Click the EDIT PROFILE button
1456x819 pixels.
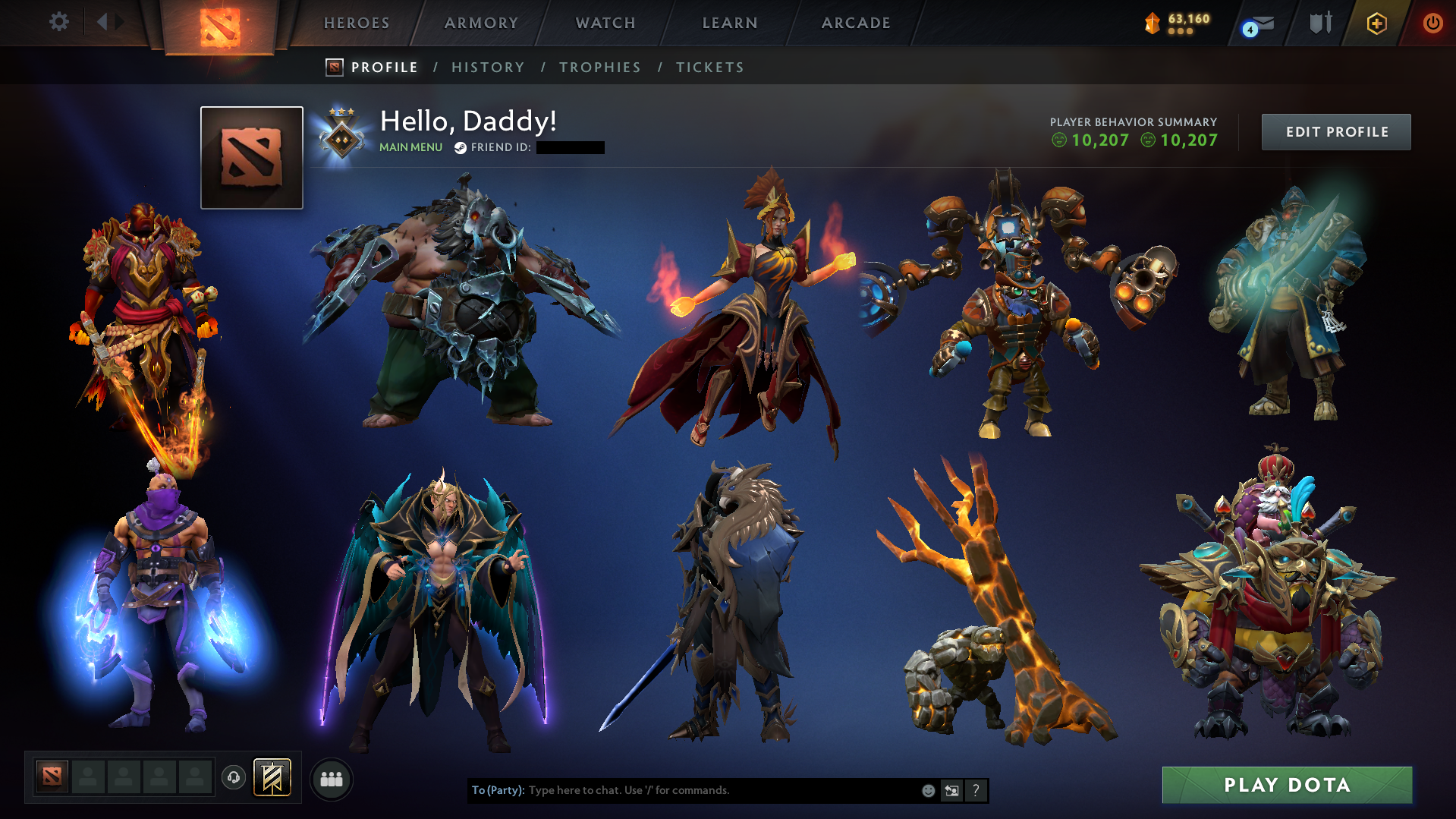[x=1335, y=131]
